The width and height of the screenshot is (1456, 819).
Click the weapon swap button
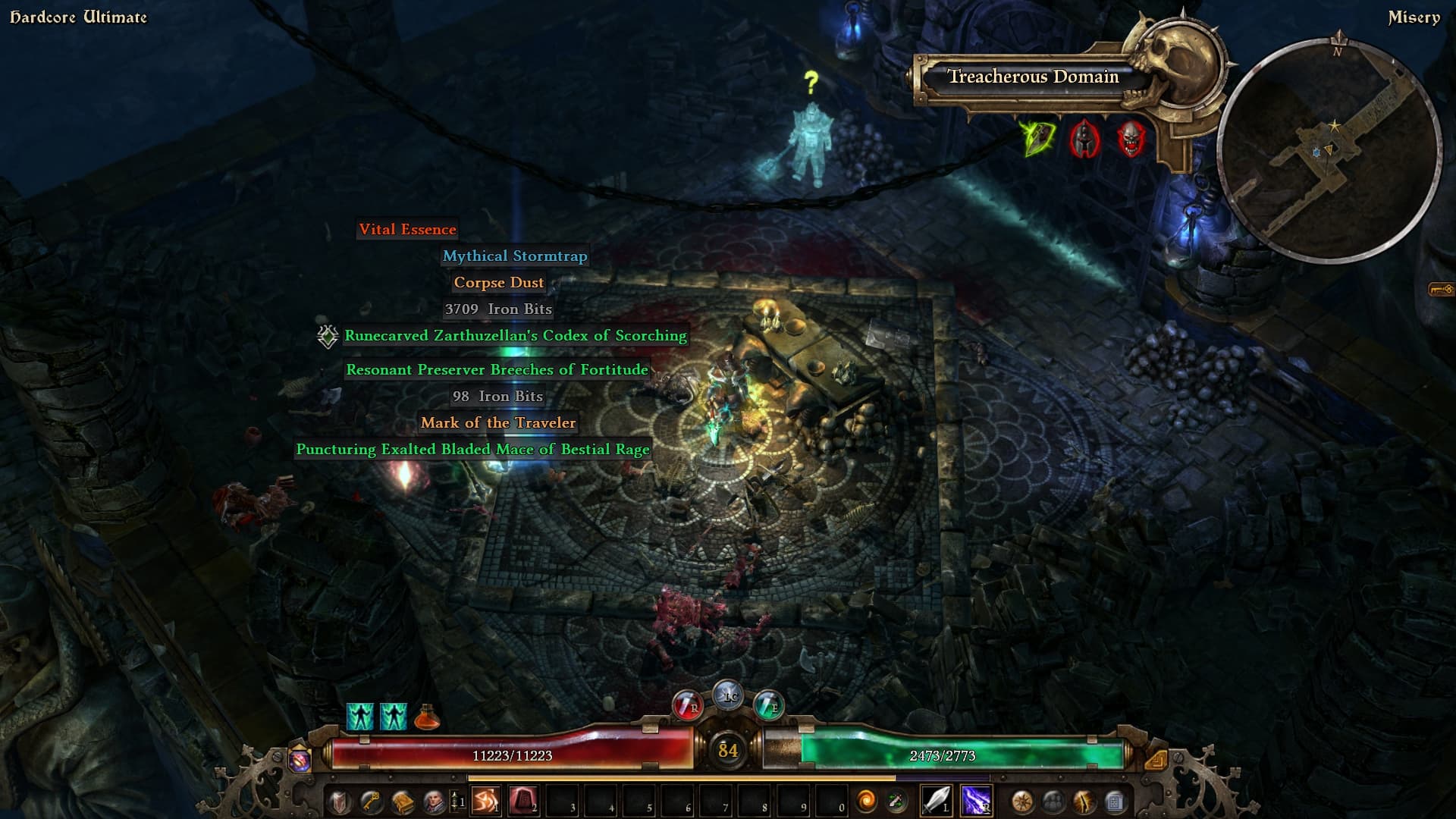[x=896, y=801]
